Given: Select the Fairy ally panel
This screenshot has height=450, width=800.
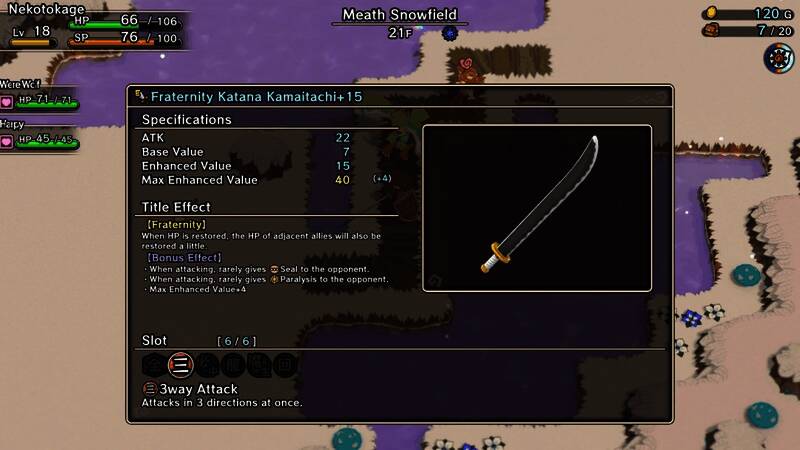Looking at the screenshot, I should (x=38, y=136).
